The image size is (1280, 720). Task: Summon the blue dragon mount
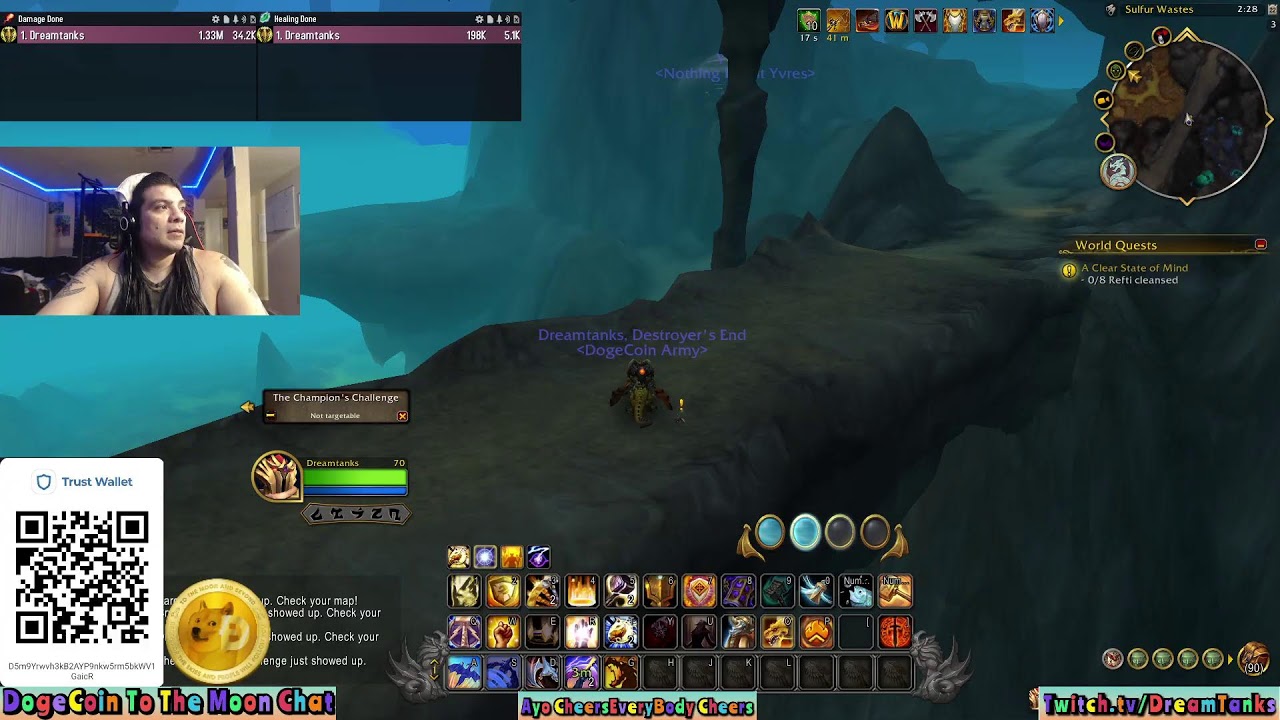[x=464, y=673]
